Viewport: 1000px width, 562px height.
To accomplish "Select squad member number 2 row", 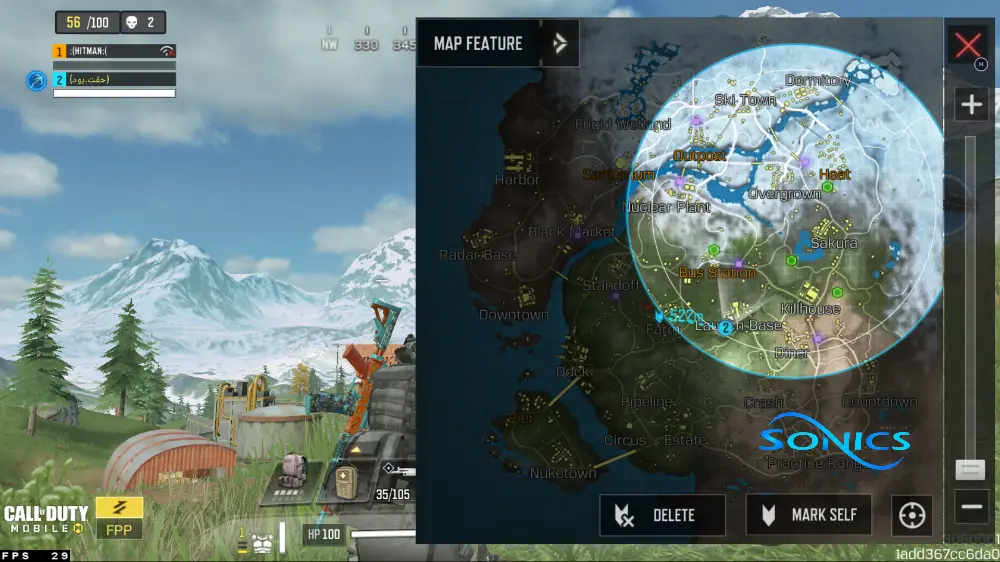I will coord(113,79).
